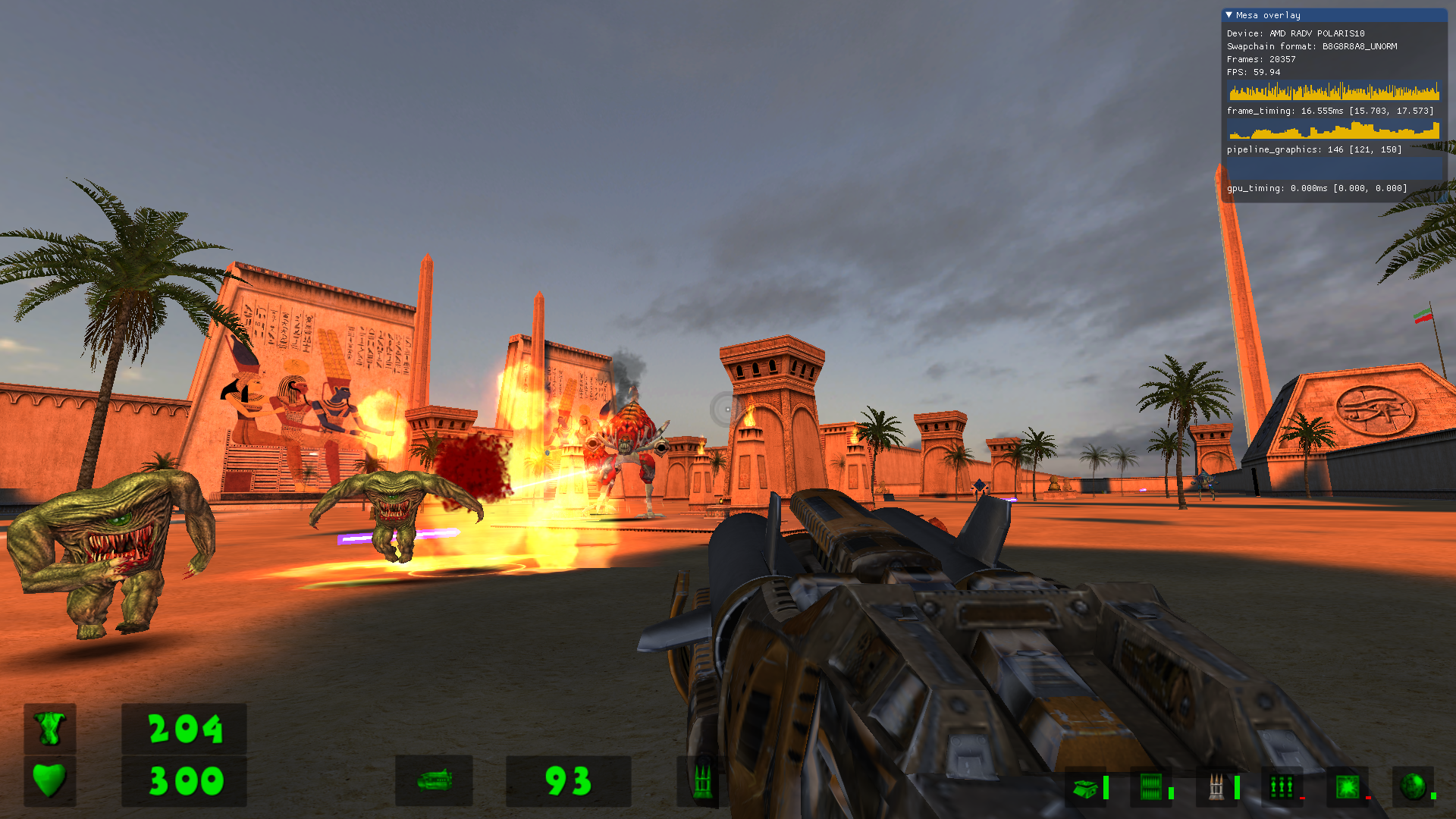The image size is (1456, 819).
Task: Click the frame_timing histogram graph
Action: point(1332,92)
